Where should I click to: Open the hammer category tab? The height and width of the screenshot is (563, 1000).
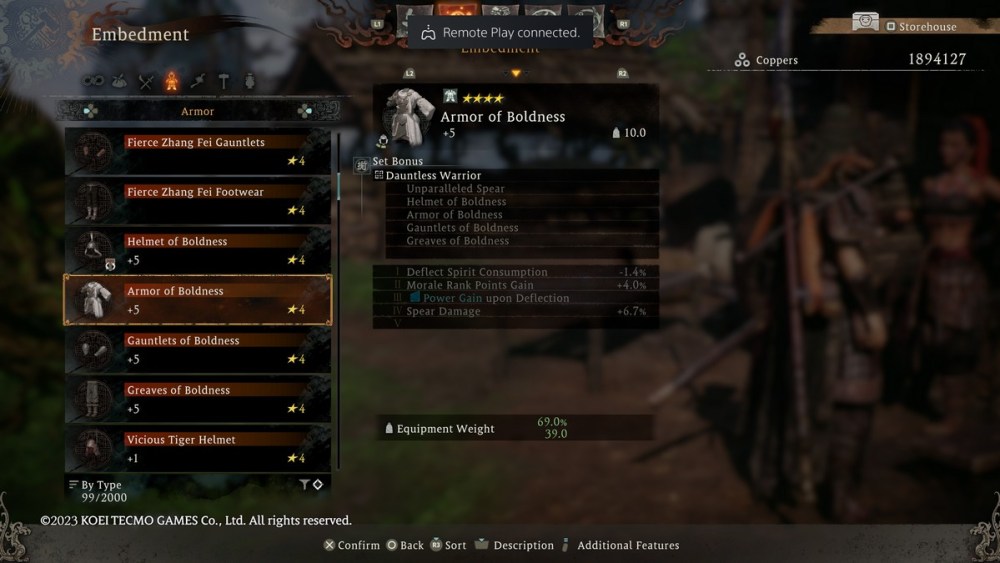223,81
